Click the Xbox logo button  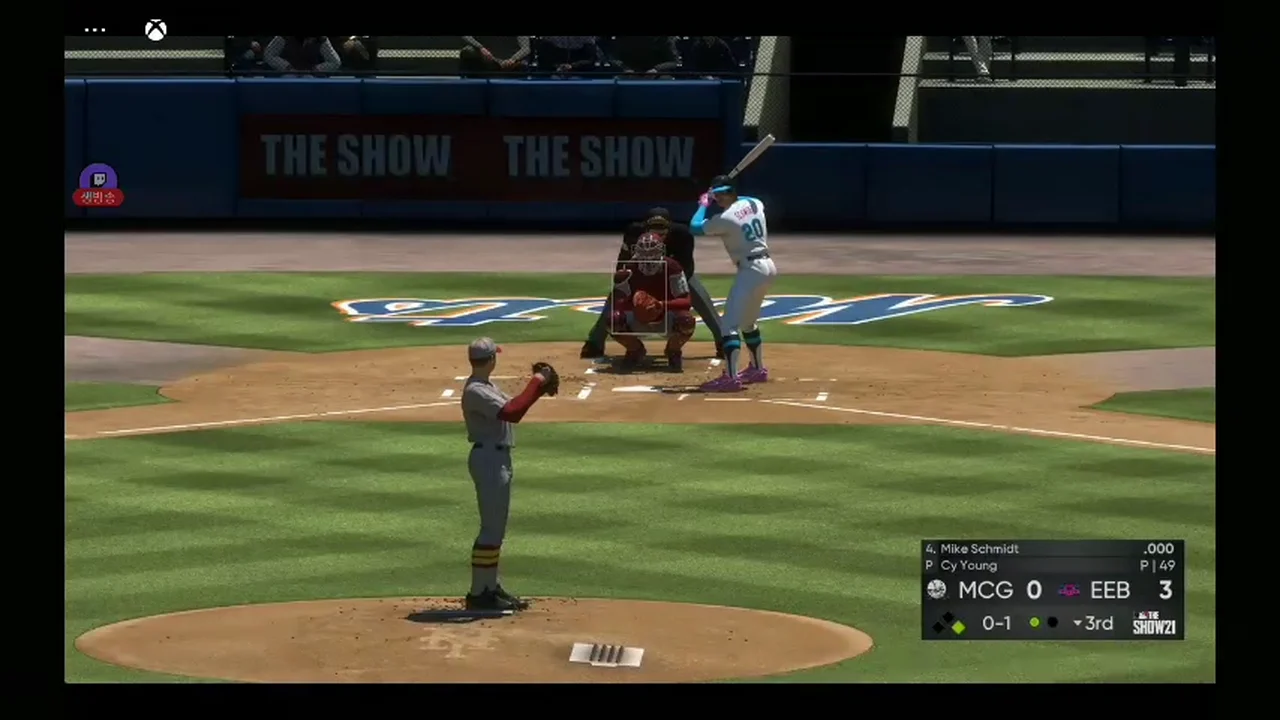(155, 30)
